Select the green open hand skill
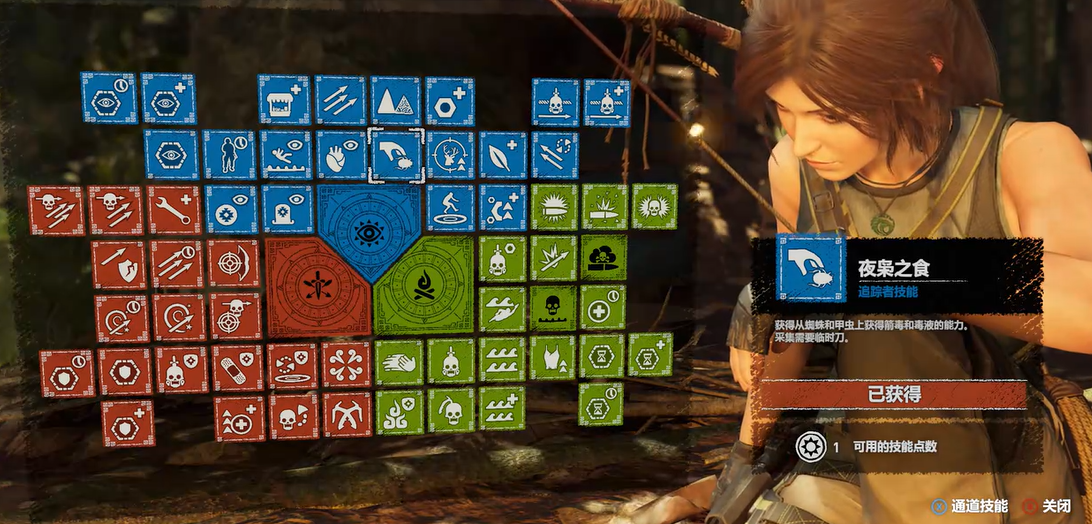Screen dimensions: 1092x524 399,361
